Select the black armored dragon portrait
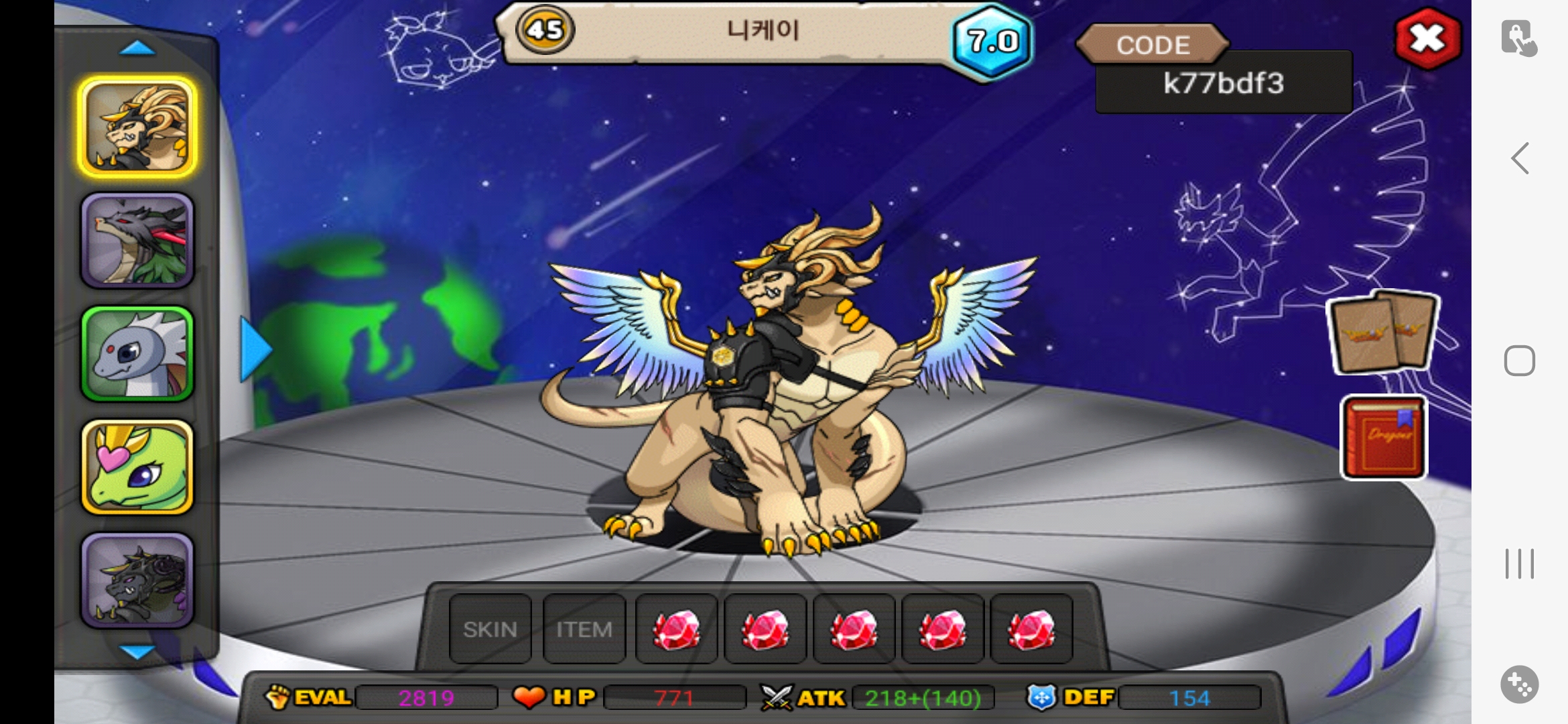1568x724 pixels. point(137,581)
